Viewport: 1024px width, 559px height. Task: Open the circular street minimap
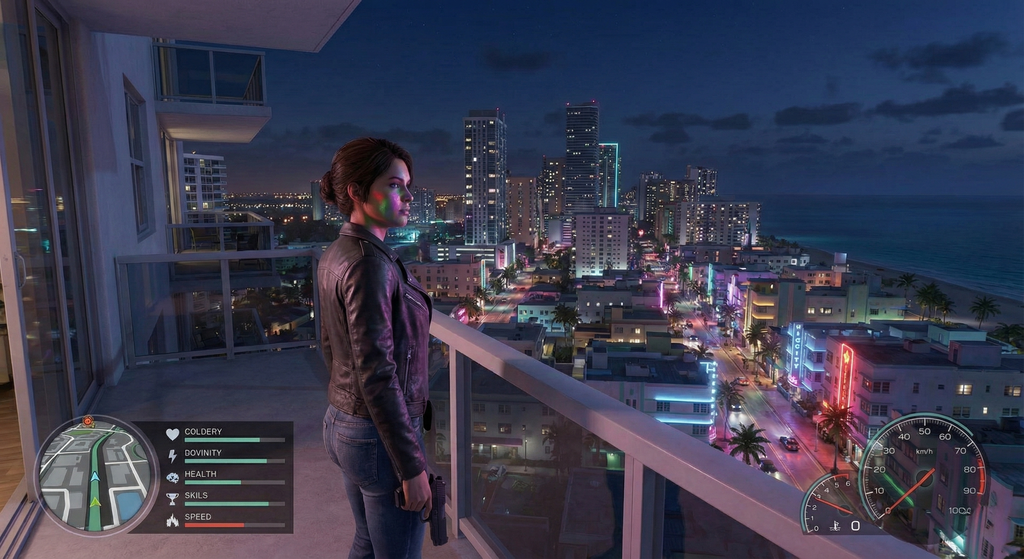pyautogui.click(x=96, y=475)
